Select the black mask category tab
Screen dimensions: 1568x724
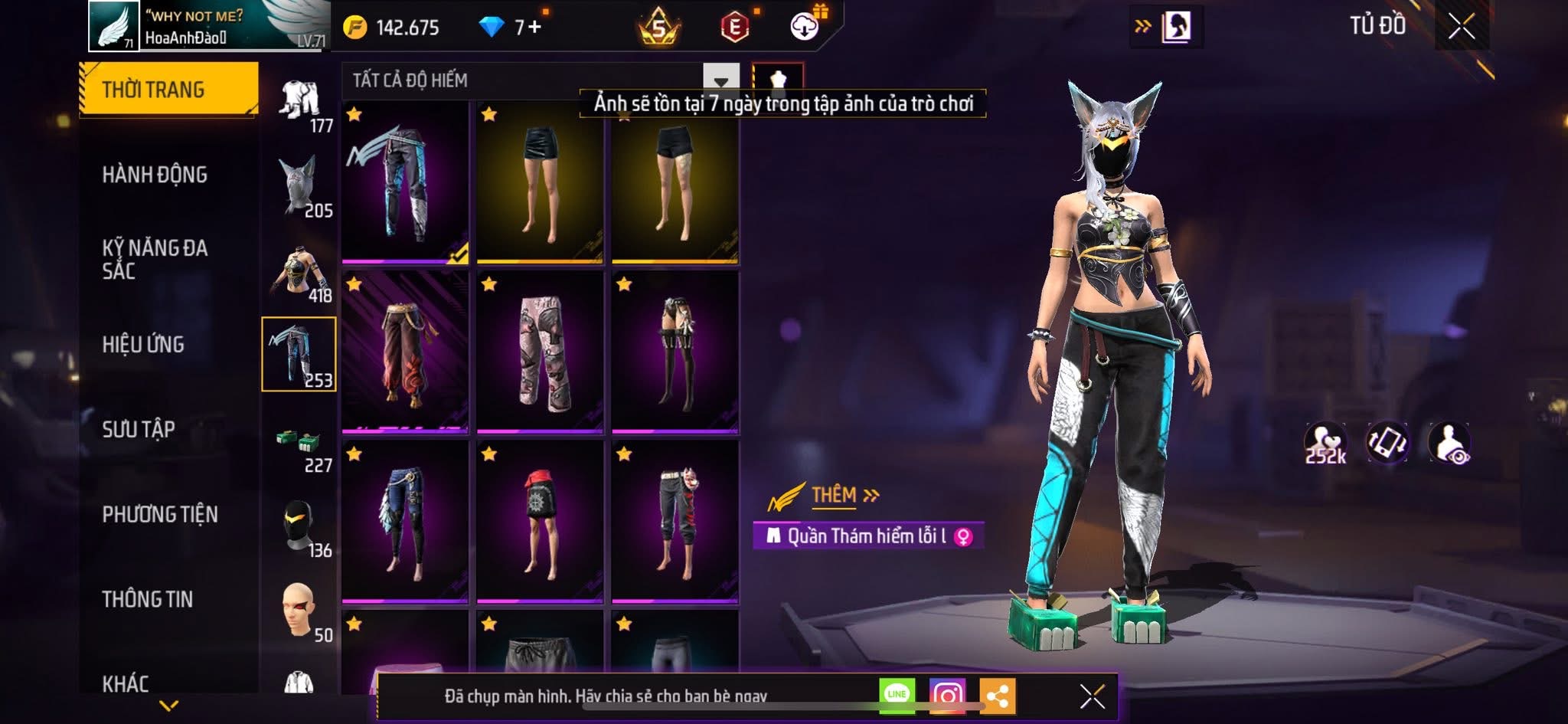click(x=299, y=527)
